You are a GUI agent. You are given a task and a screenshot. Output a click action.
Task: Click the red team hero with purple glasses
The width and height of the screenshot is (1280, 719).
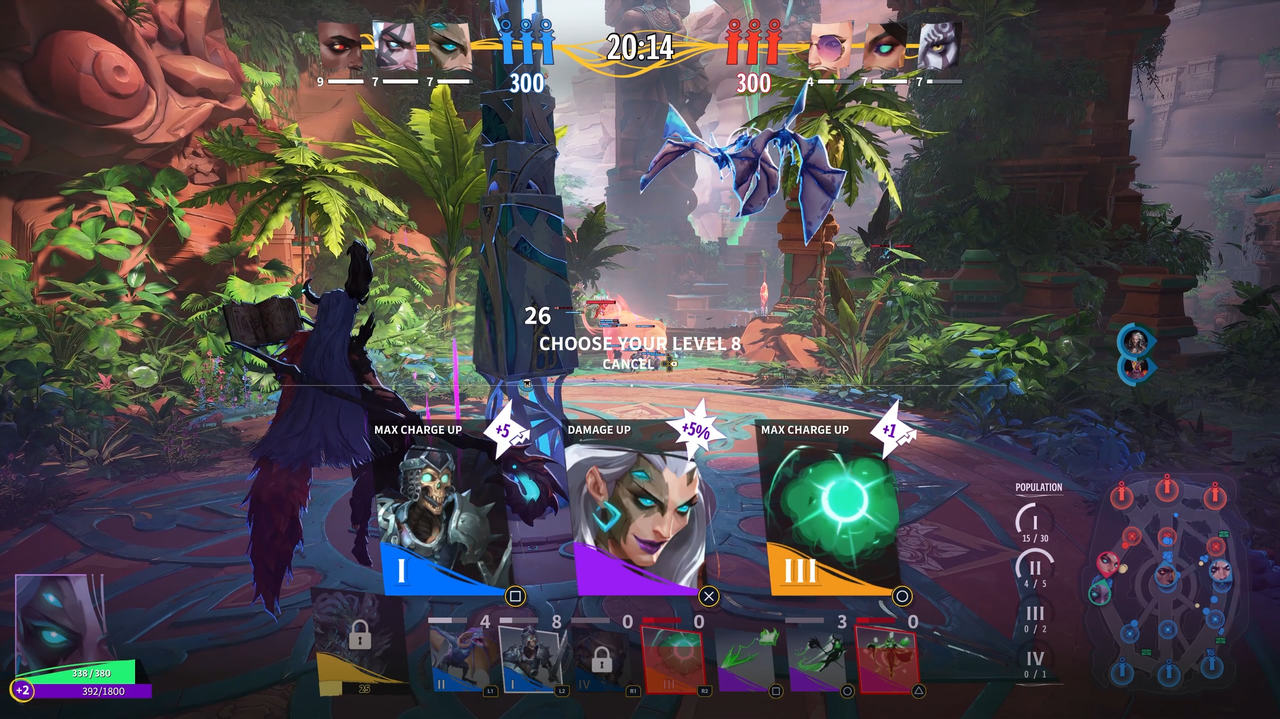pyautogui.click(x=831, y=46)
